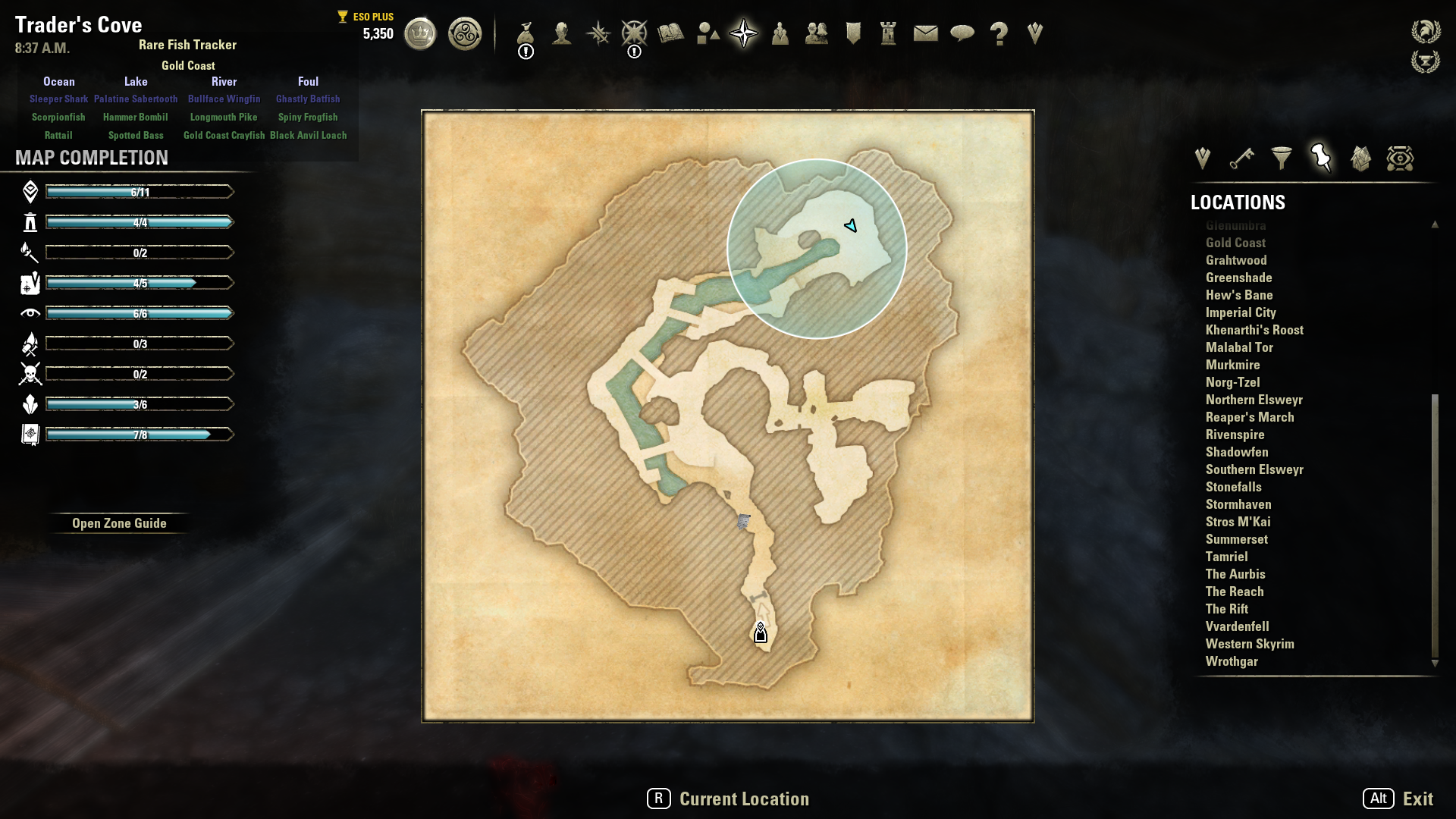This screenshot has height=819, width=1456.
Task: Open the mail envelope menu
Action: click(x=925, y=33)
